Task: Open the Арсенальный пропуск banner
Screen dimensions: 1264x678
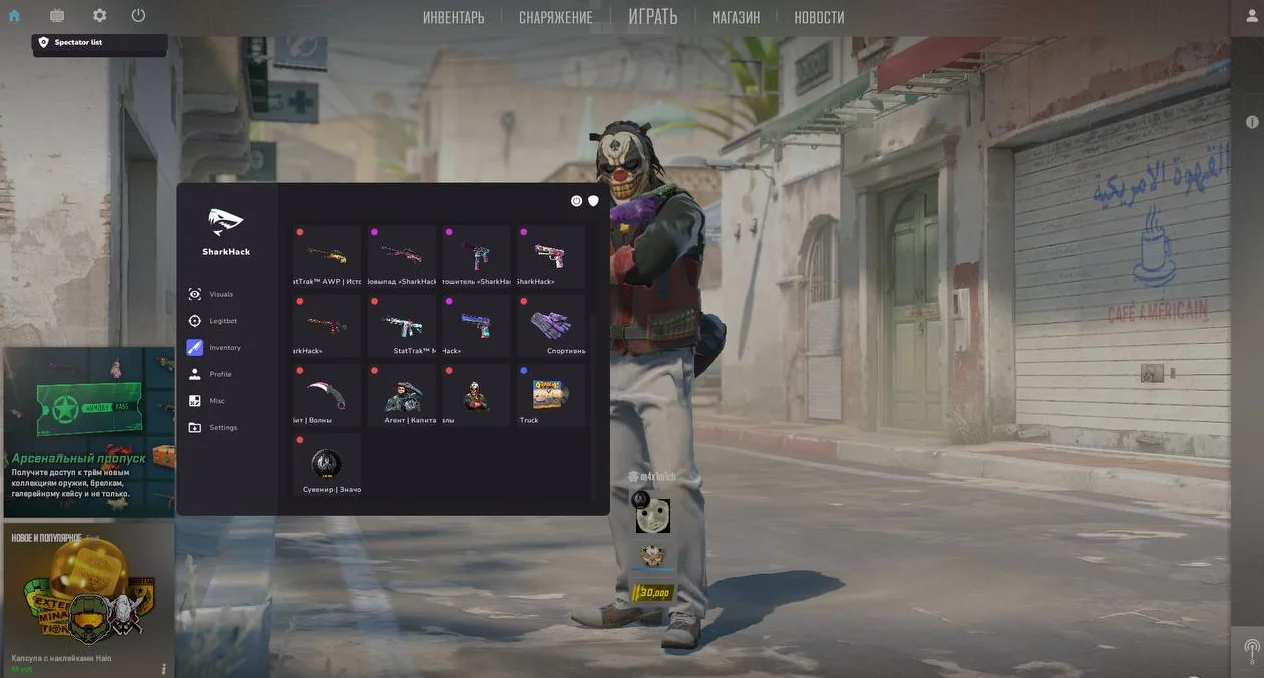Action: (88, 432)
